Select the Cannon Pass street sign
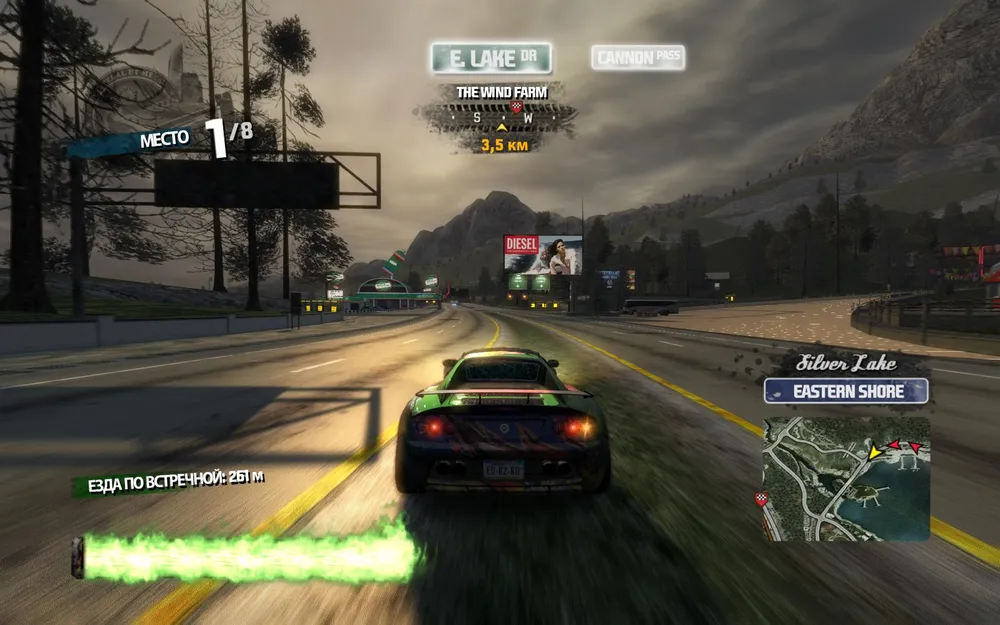 [x=638, y=58]
